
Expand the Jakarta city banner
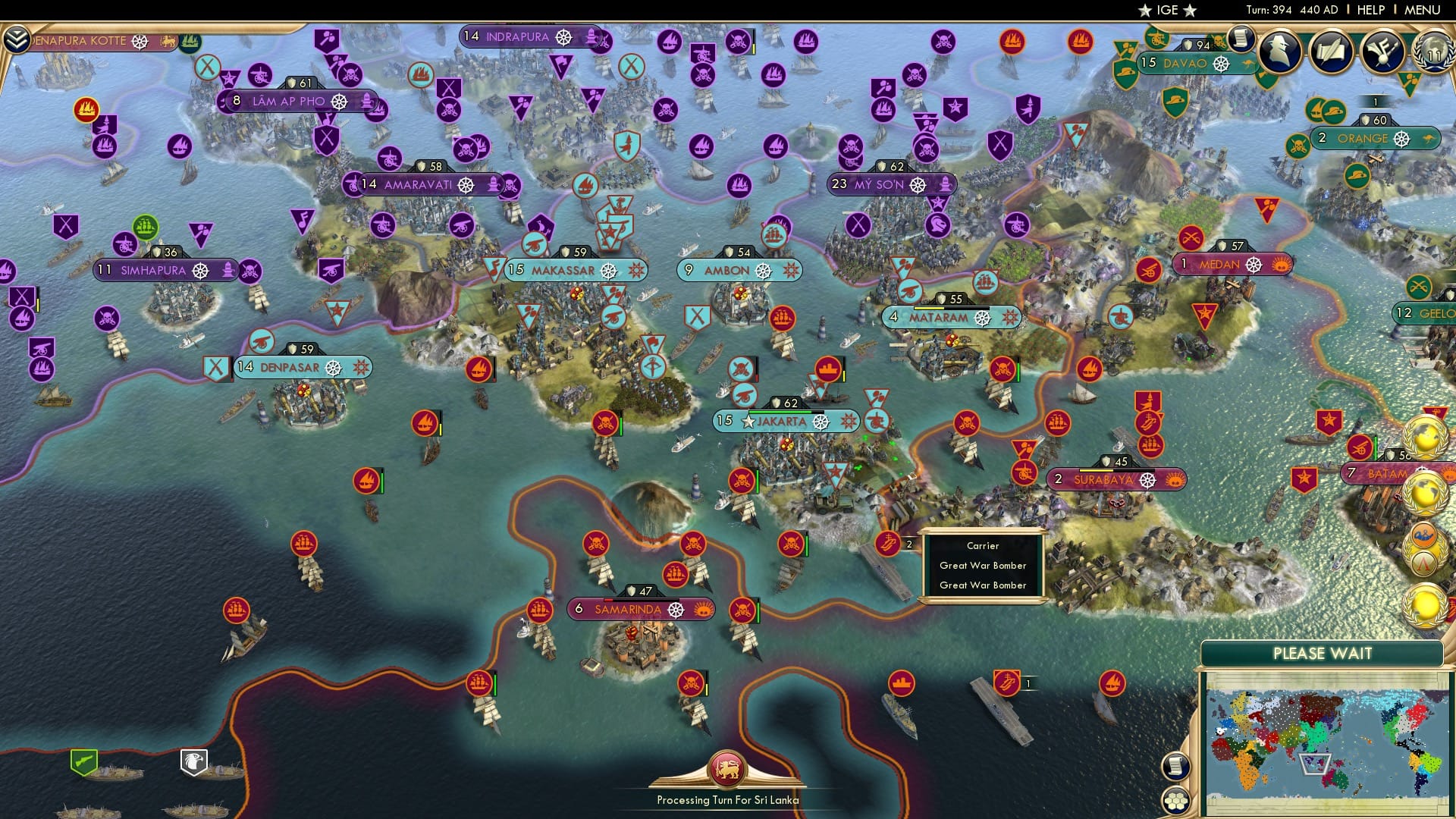click(x=783, y=422)
